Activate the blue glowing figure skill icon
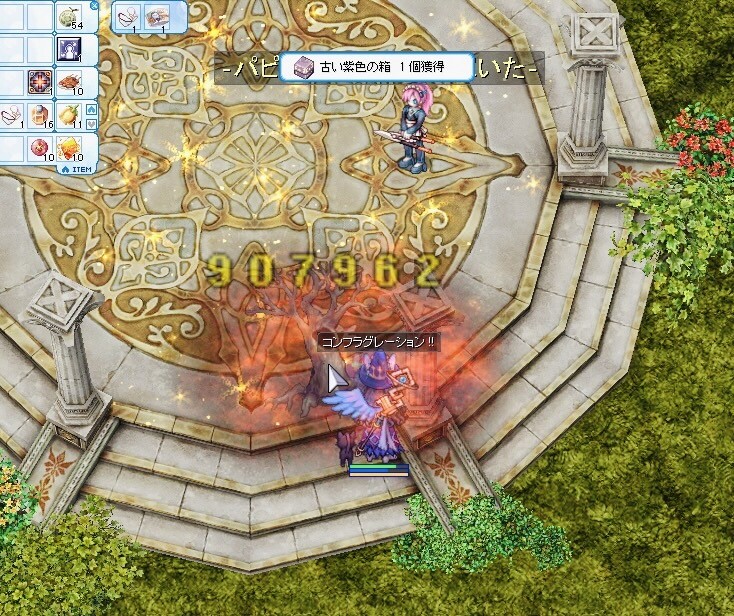The image size is (734, 616). click(x=69, y=49)
